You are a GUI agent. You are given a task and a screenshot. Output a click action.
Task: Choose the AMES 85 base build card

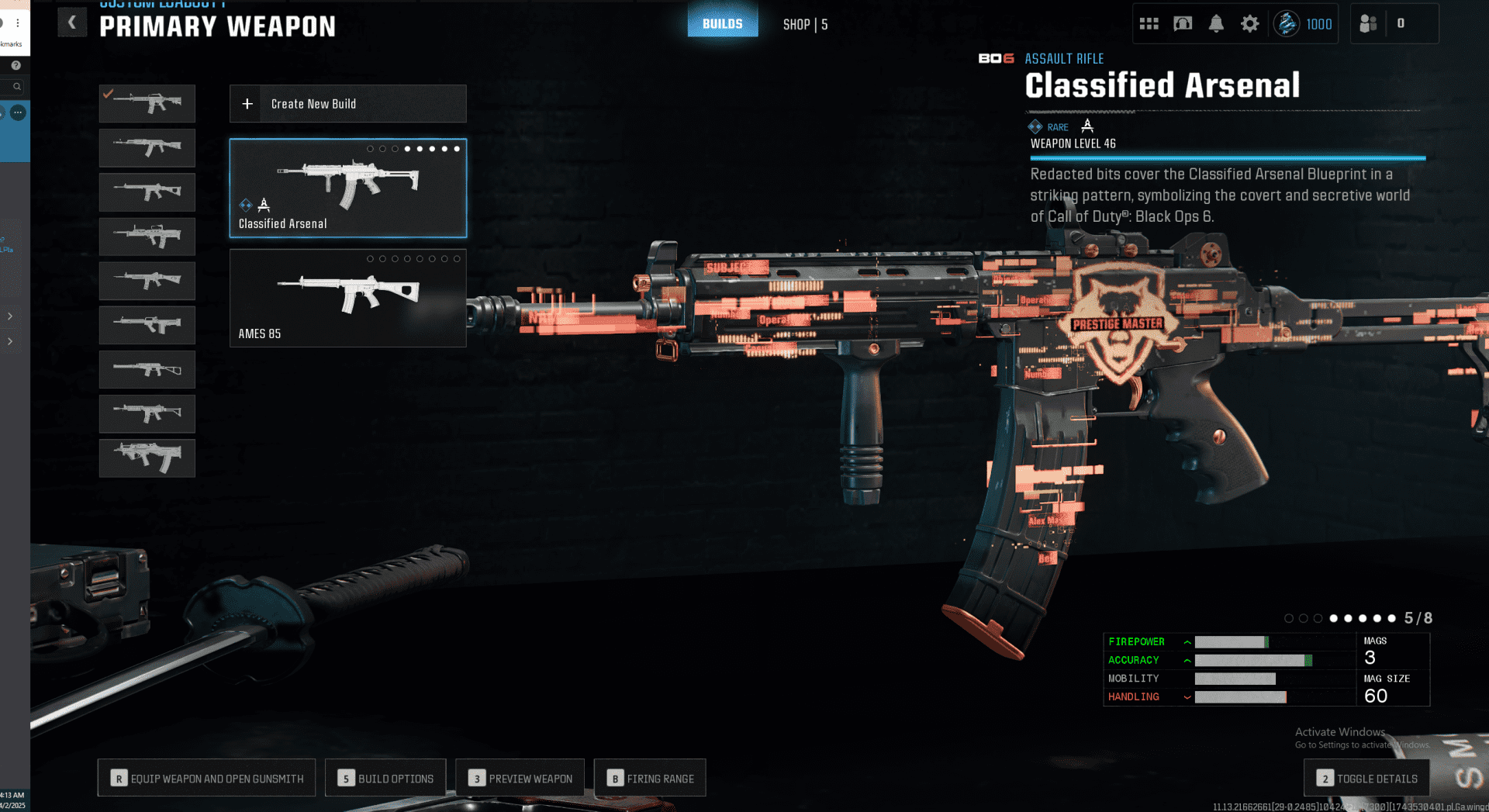pos(347,298)
